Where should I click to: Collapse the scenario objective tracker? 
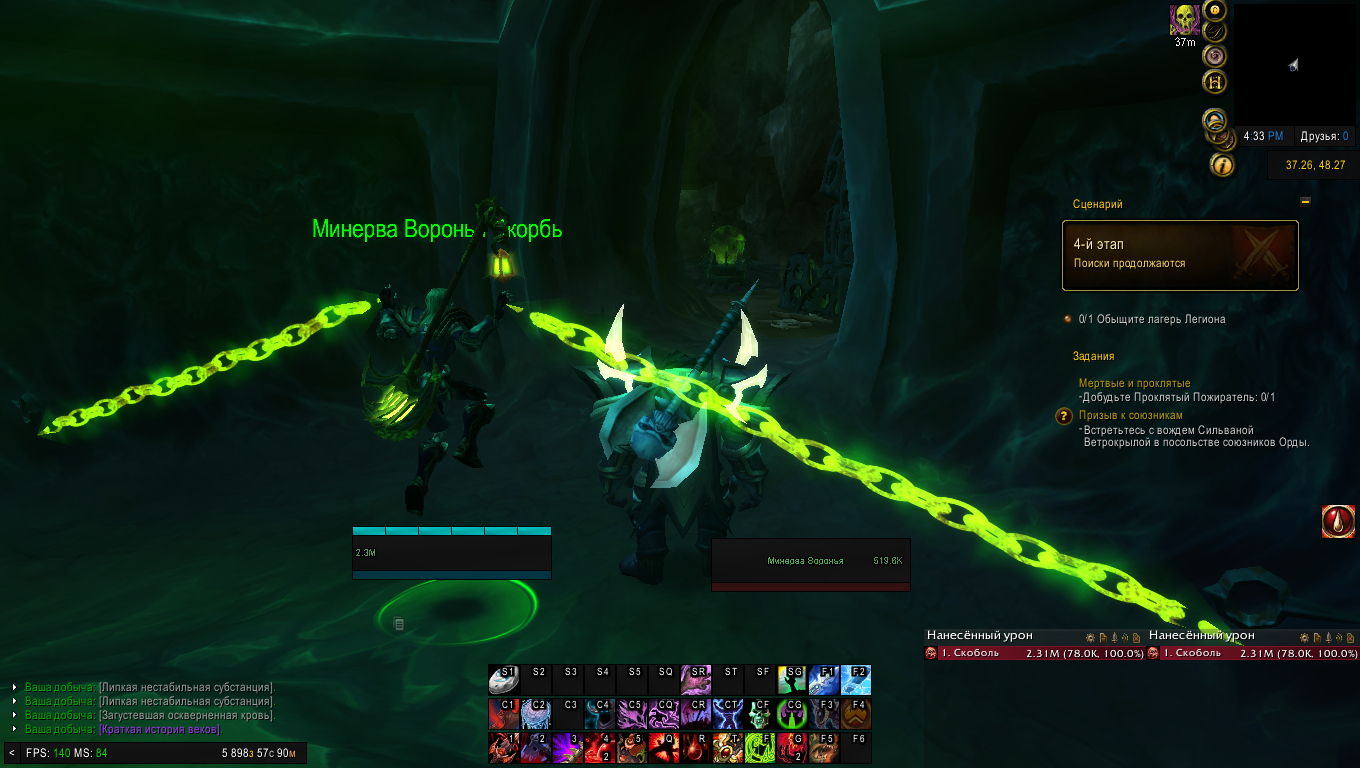click(1305, 201)
